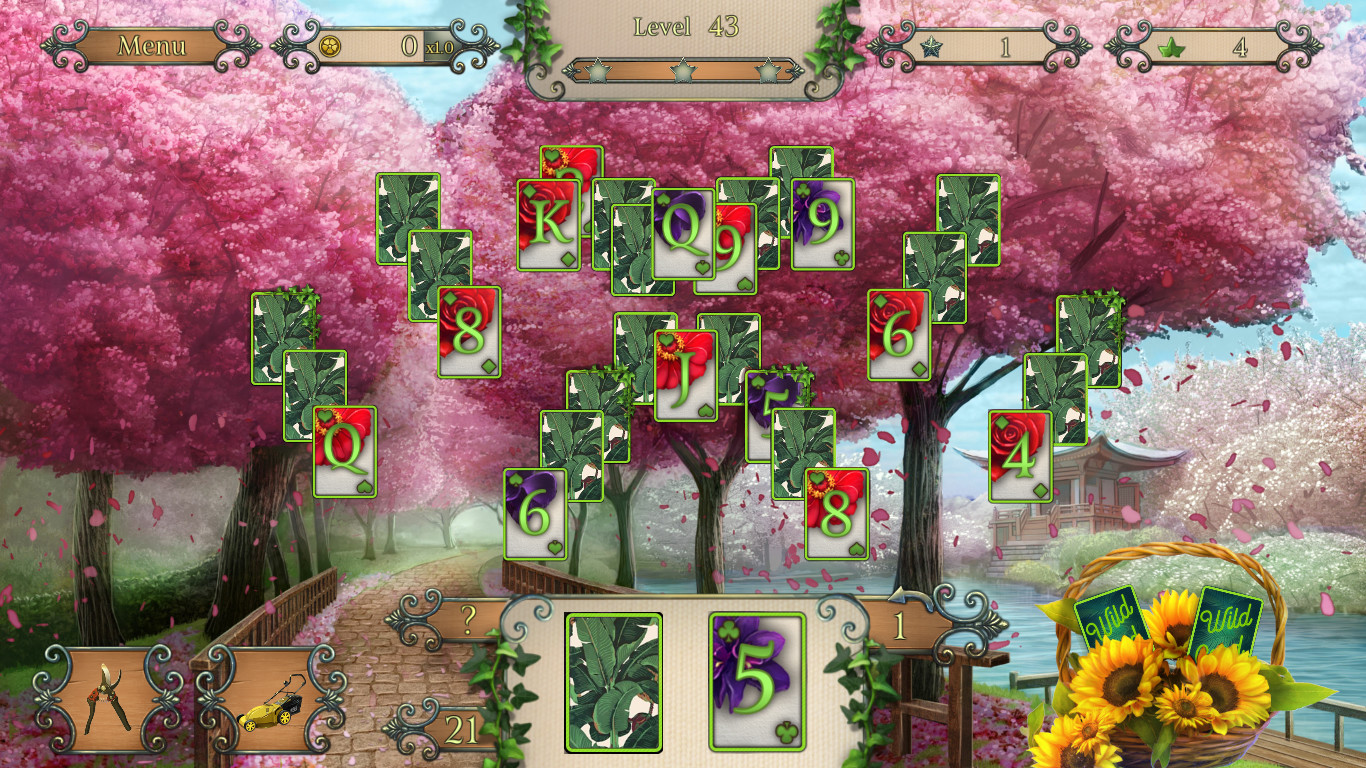Click the question mark bonus panel
This screenshot has width=1366, height=768.
tap(468, 618)
